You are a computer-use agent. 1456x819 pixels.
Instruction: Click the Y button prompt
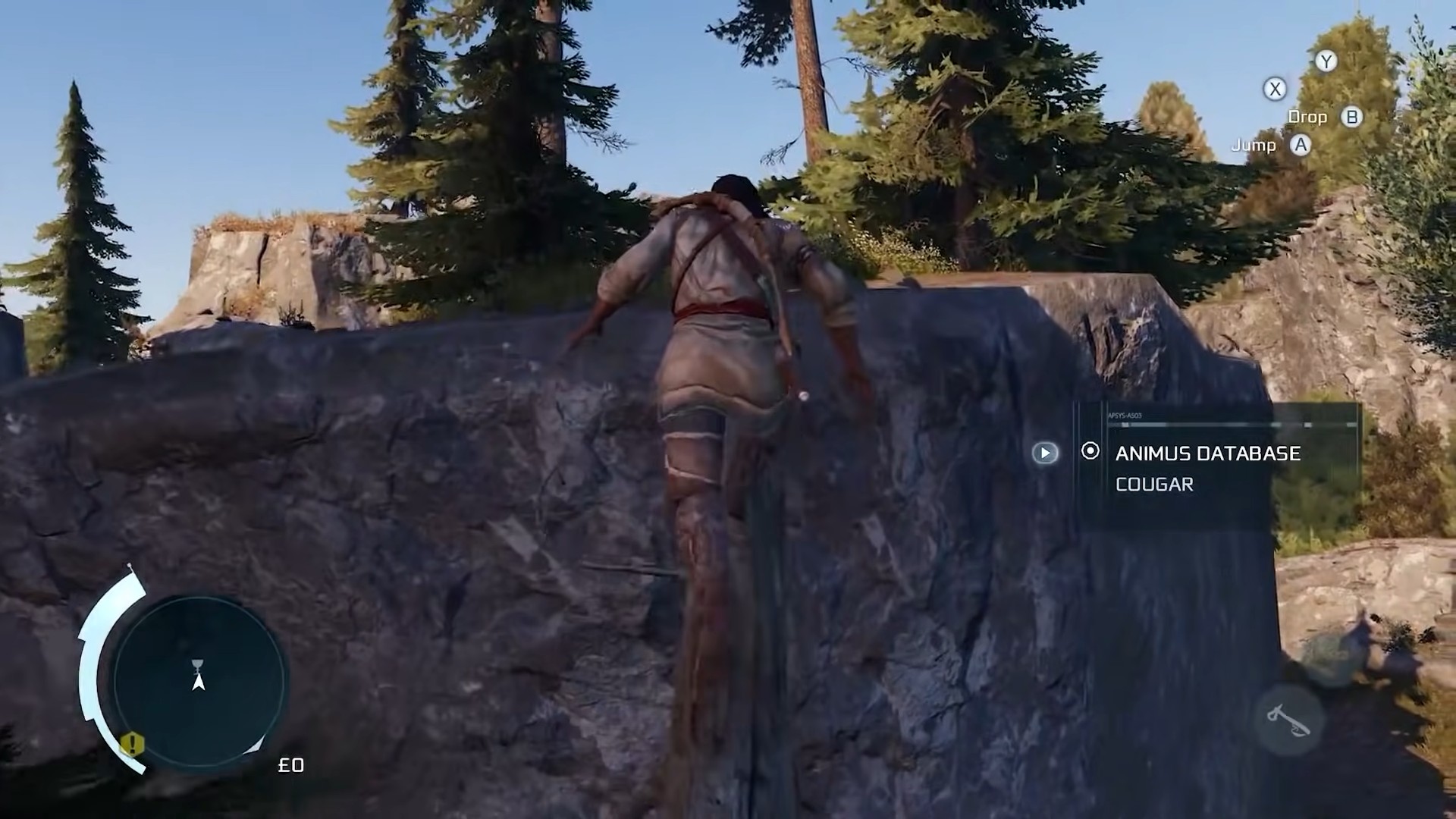tap(1326, 61)
